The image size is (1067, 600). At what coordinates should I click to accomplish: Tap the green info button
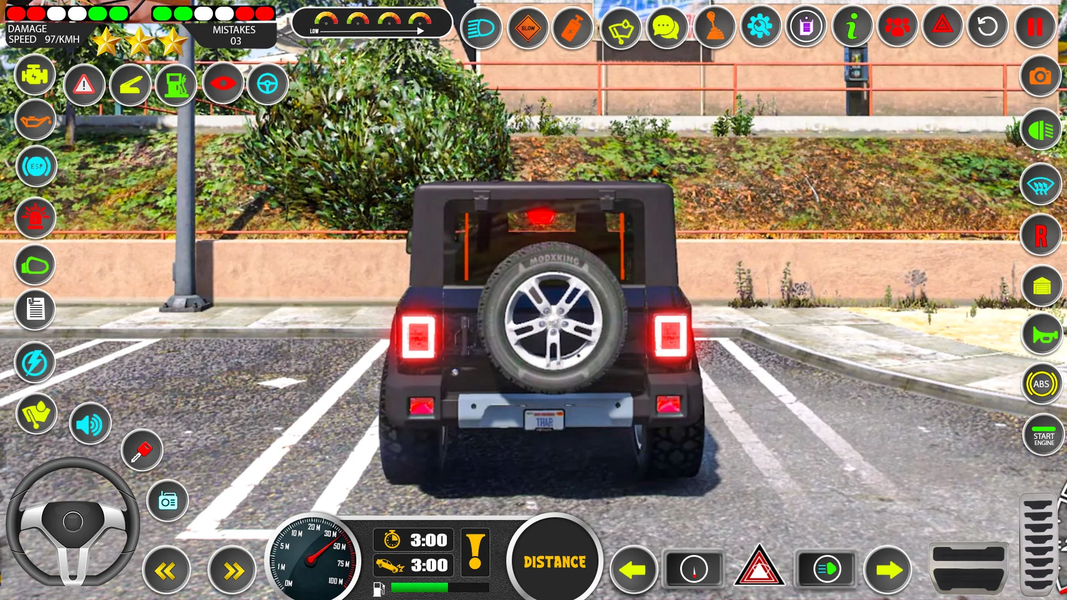pyautogui.click(x=852, y=26)
